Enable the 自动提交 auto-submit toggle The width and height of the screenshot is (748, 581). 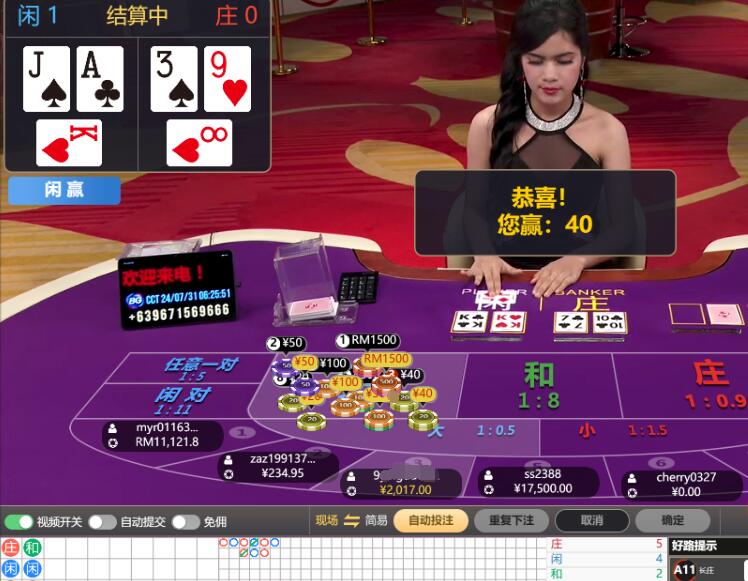(x=102, y=522)
